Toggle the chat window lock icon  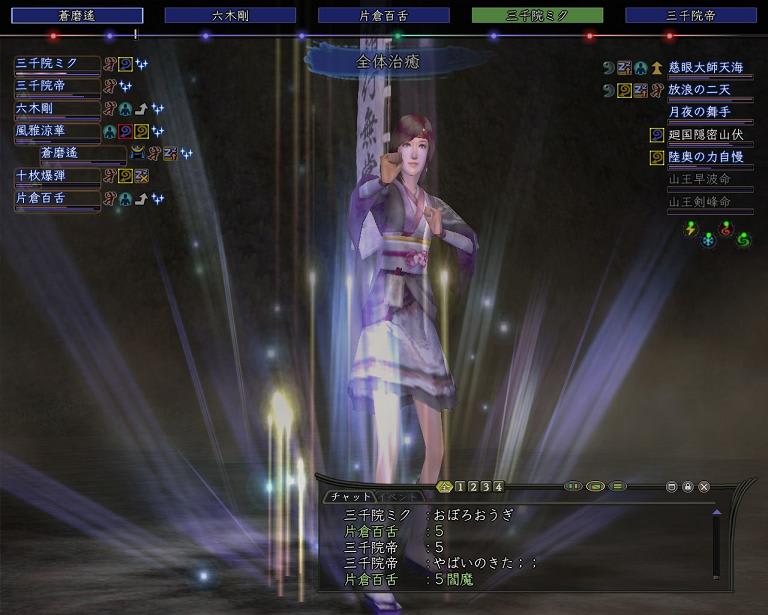click(688, 487)
